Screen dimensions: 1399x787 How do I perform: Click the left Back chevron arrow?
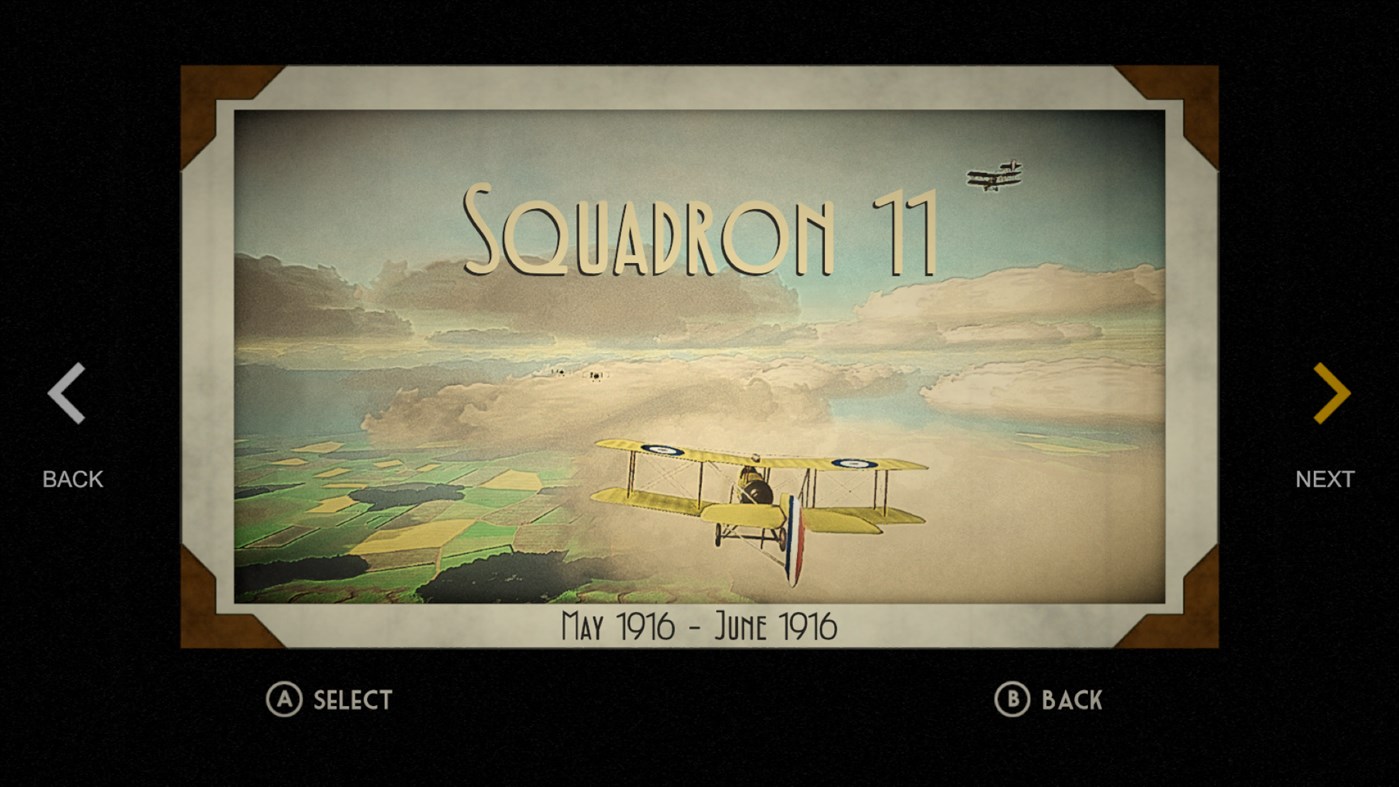66,392
